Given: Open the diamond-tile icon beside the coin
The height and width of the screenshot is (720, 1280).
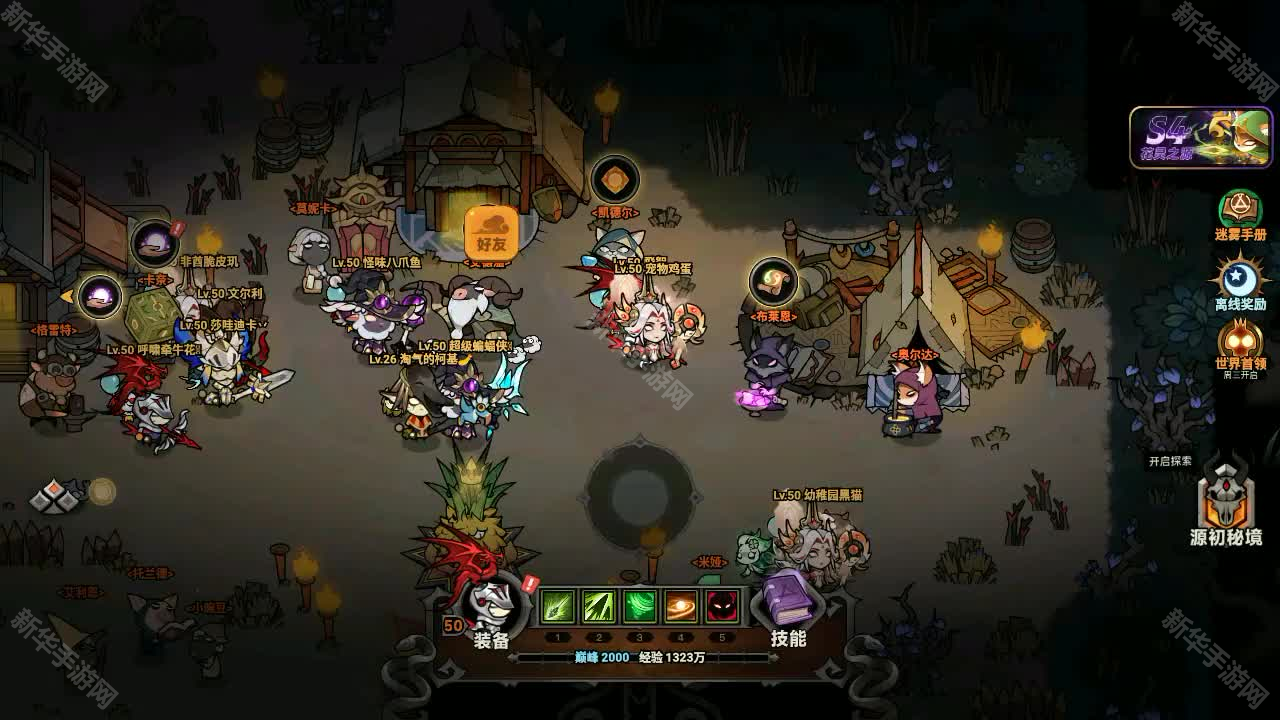Looking at the screenshot, I should (x=56, y=494).
